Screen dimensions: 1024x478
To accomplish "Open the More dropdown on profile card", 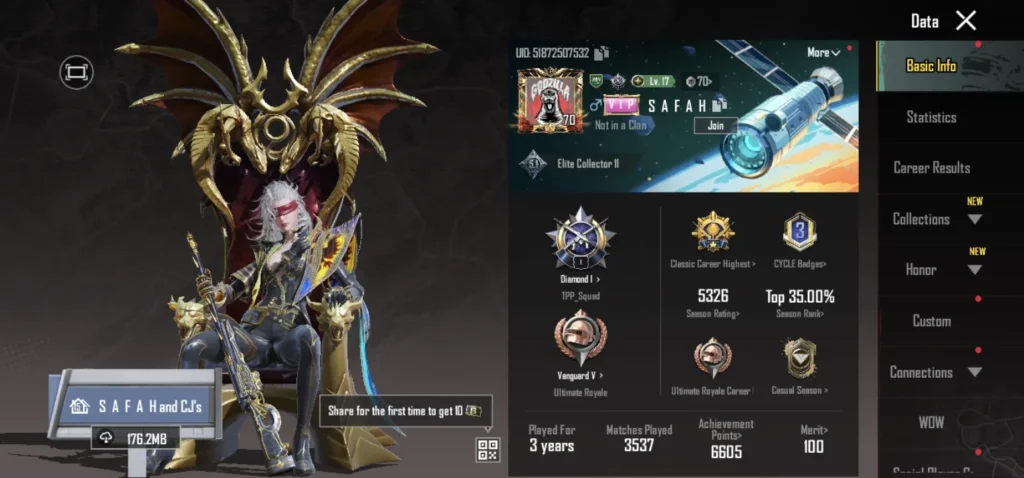I will tap(824, 52).
